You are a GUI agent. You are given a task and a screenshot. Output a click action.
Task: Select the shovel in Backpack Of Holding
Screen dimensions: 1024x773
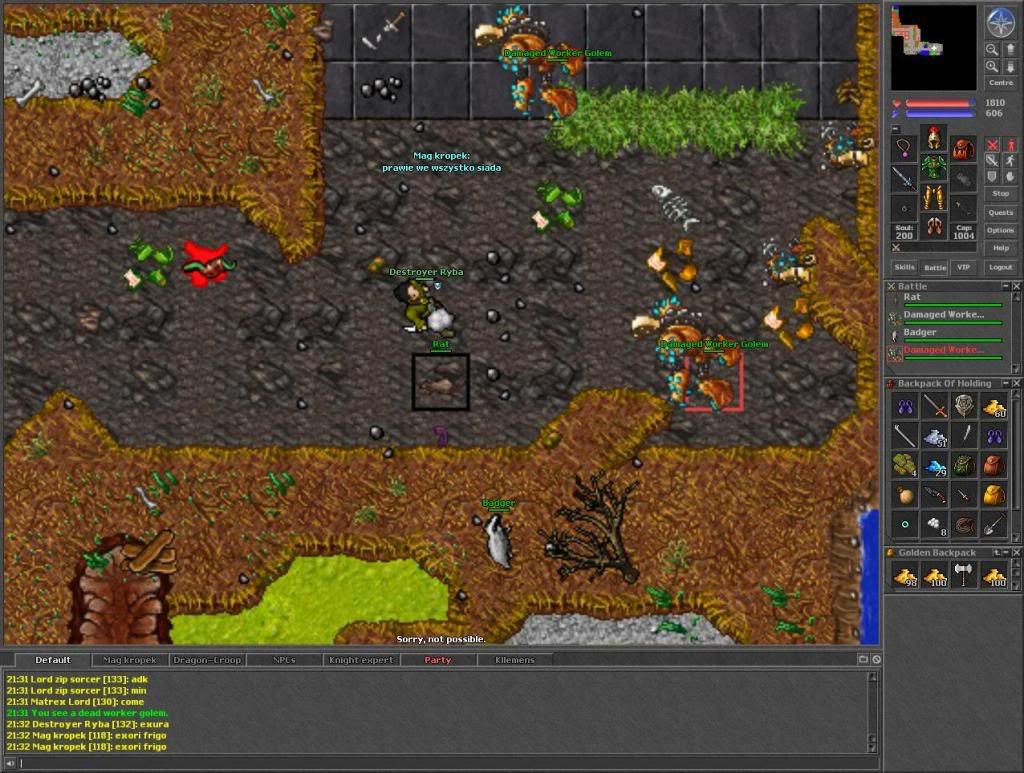coord(994,522)
